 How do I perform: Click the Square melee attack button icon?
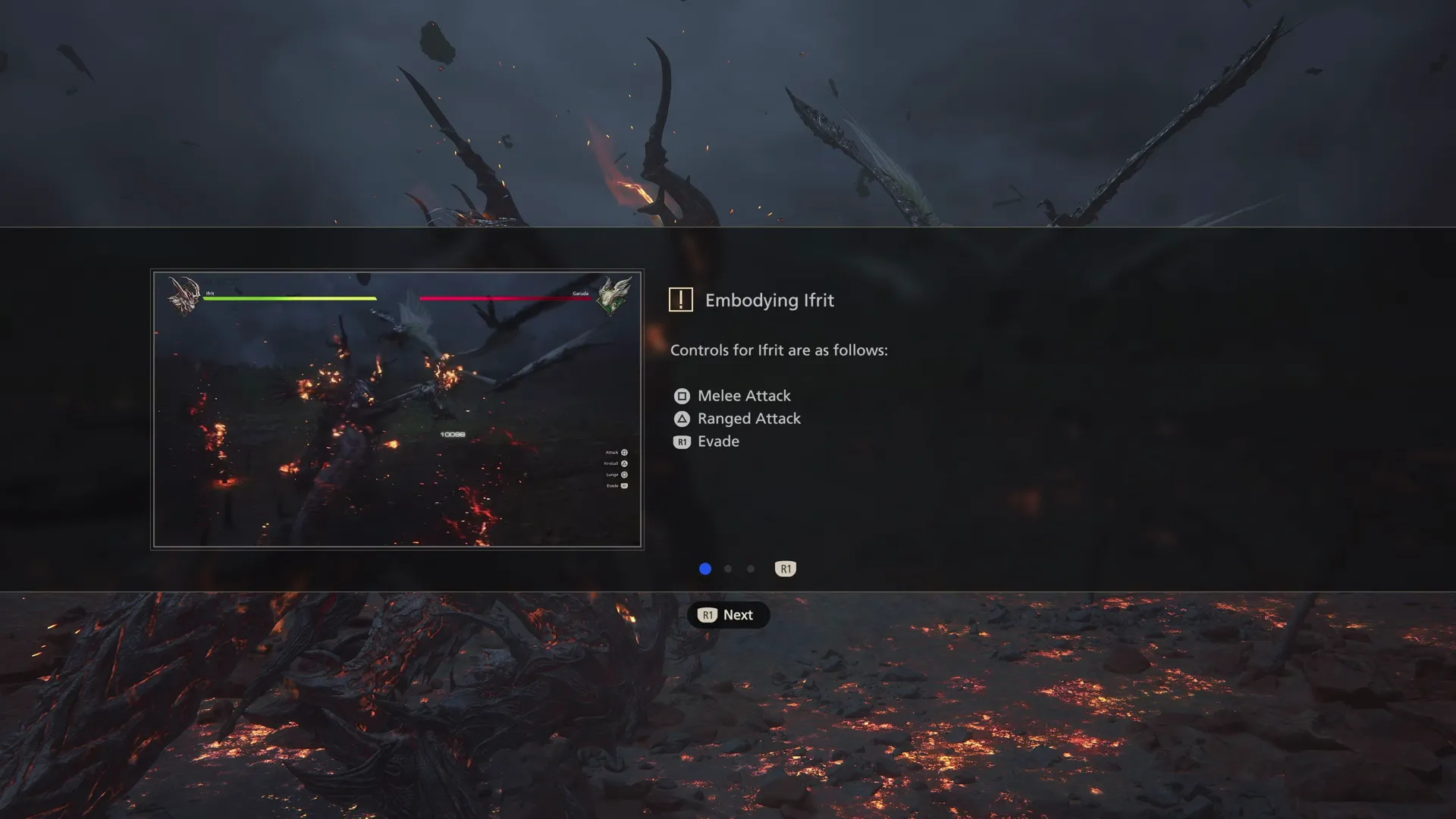(681, 395)
